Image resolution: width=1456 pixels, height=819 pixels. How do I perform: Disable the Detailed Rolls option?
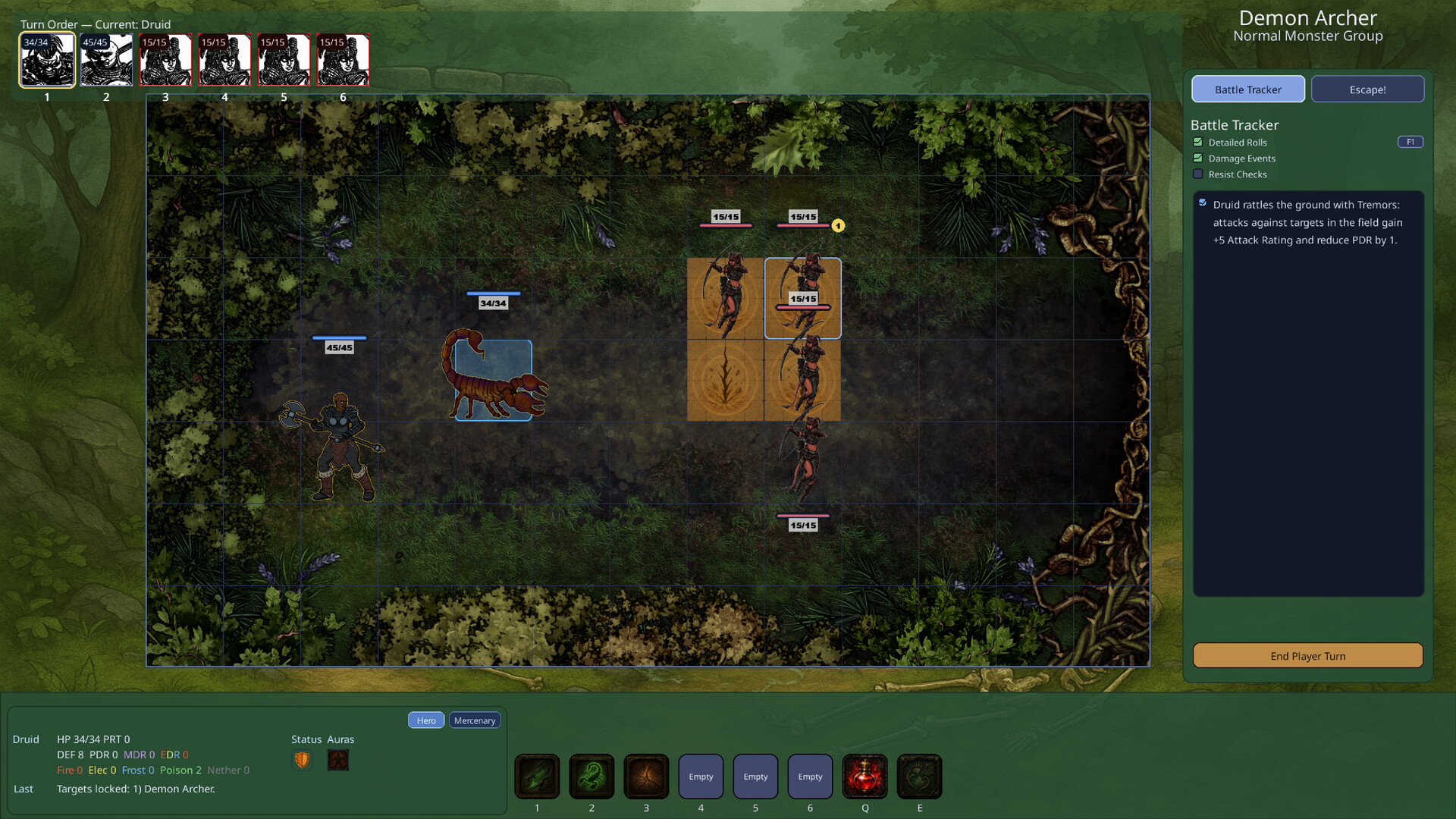pyautogui.click(x=1198, y=142)
